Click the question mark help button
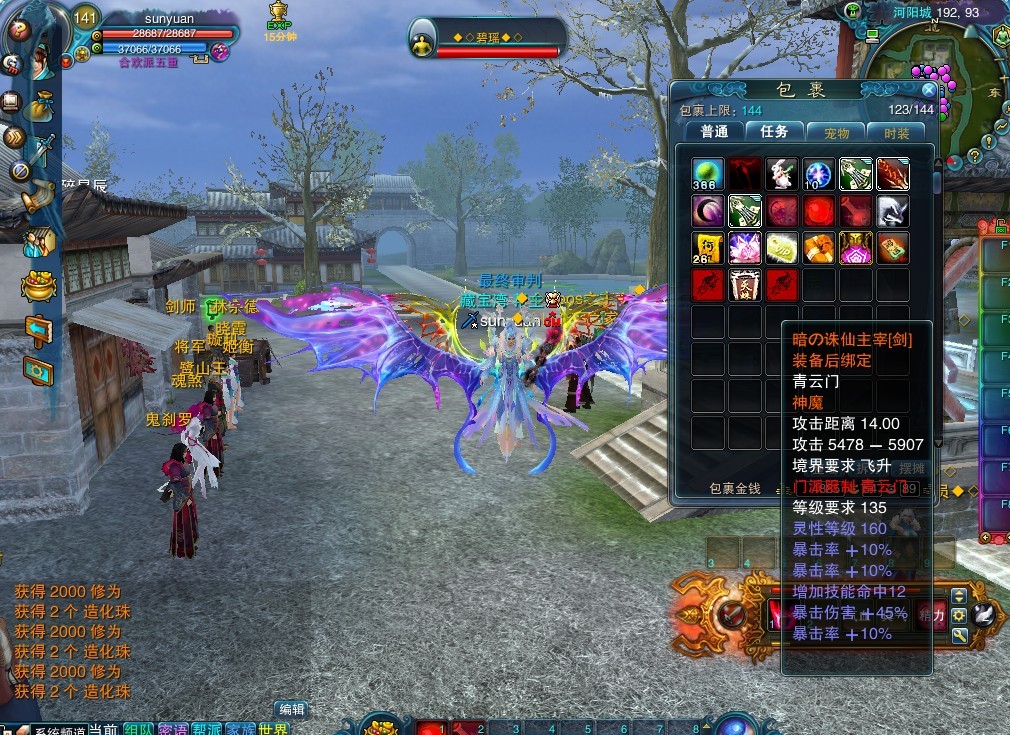 pyautogui.click(x=17, y=29)
